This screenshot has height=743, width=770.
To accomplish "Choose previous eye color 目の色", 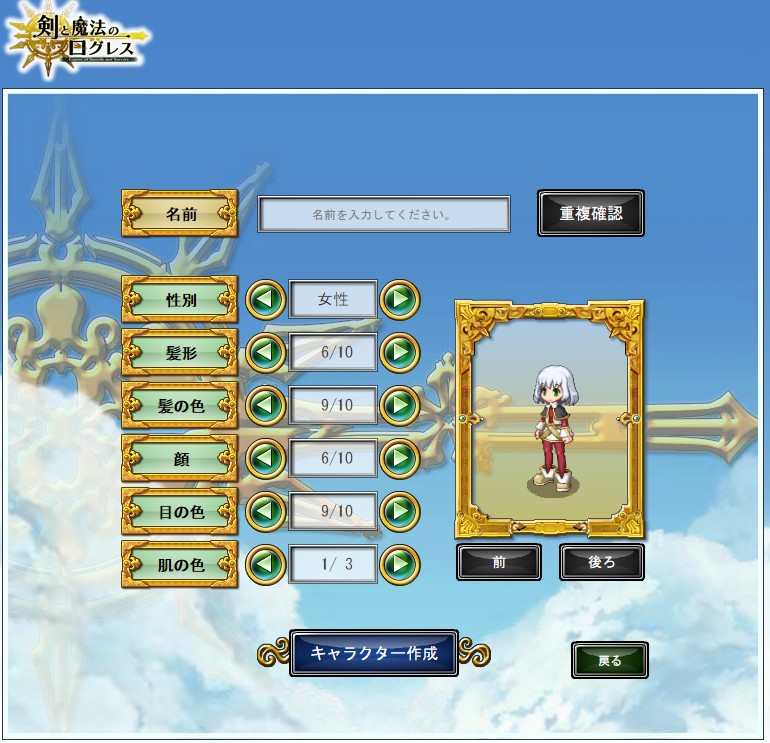I will coord(265,511).
